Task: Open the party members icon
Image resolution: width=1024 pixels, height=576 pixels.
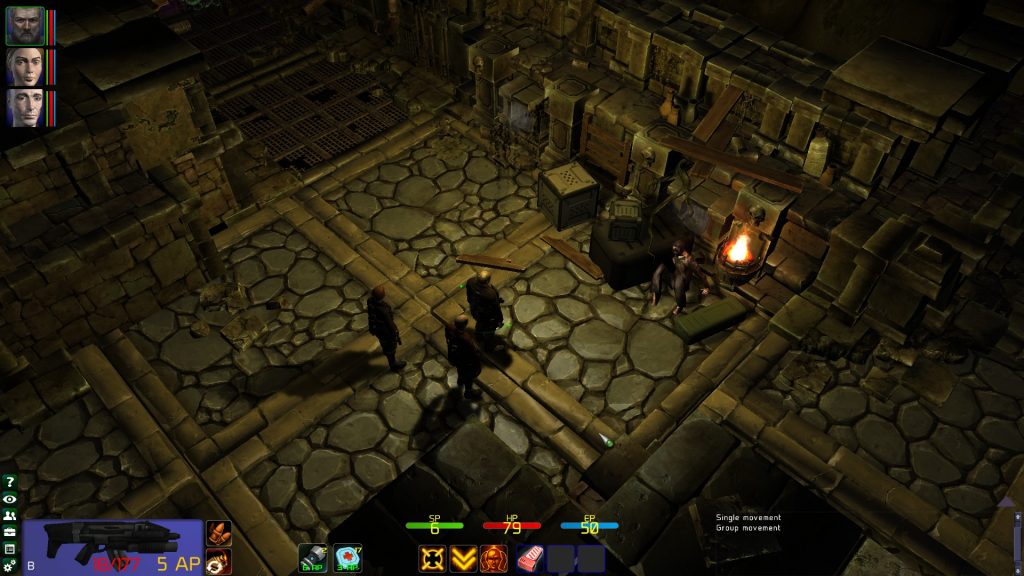Action: pyautogui.click(x=10, y=515)
